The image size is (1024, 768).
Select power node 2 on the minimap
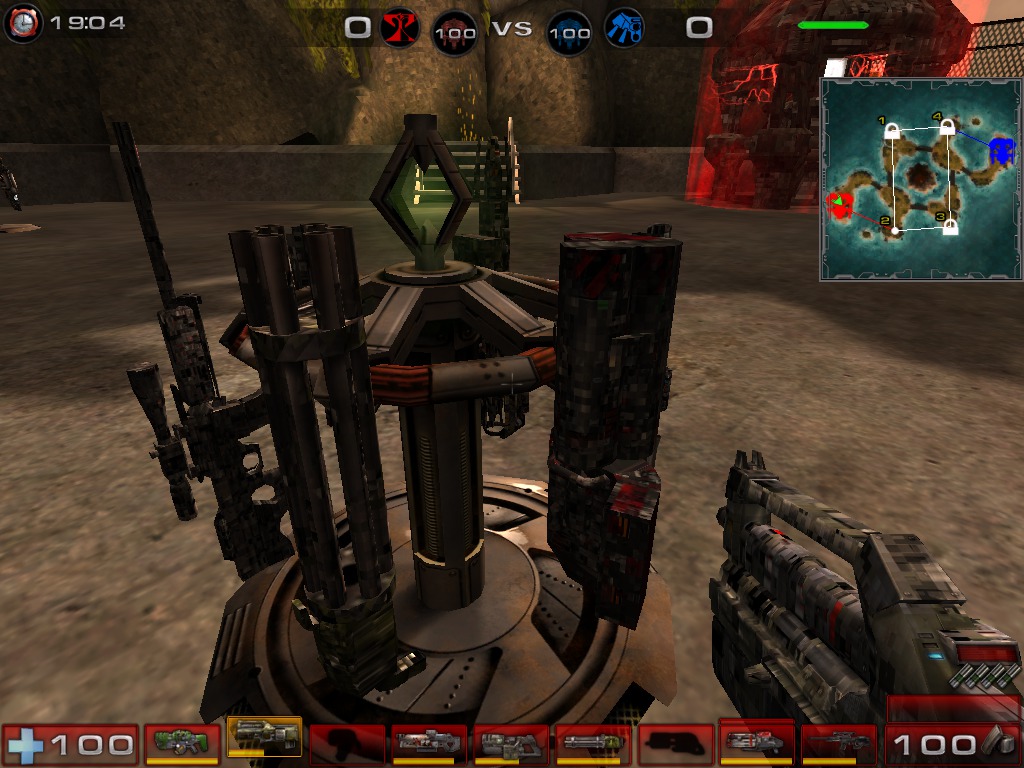point(895,230)
